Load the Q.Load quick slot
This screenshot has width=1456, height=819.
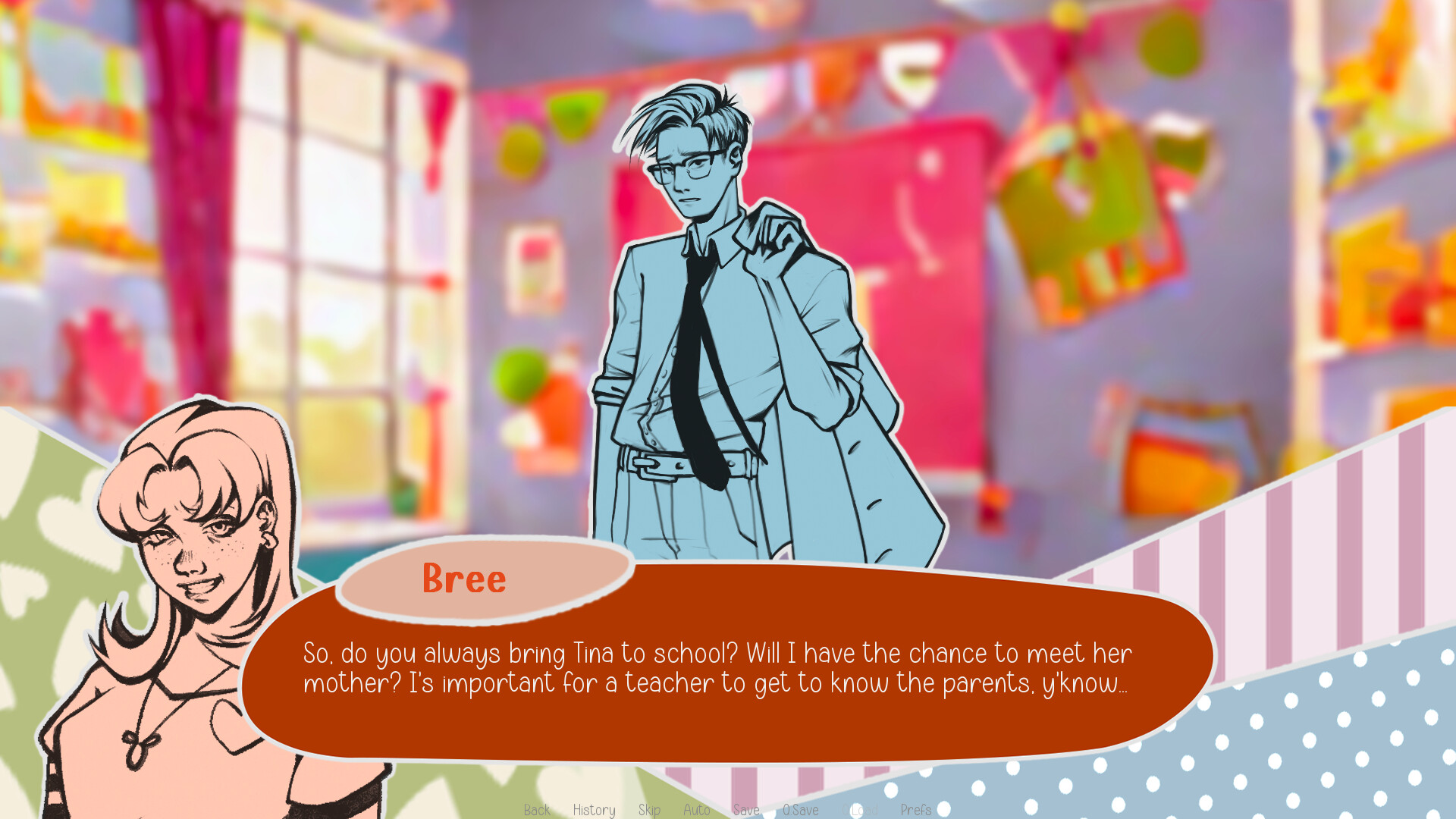[x=859, y=810]
